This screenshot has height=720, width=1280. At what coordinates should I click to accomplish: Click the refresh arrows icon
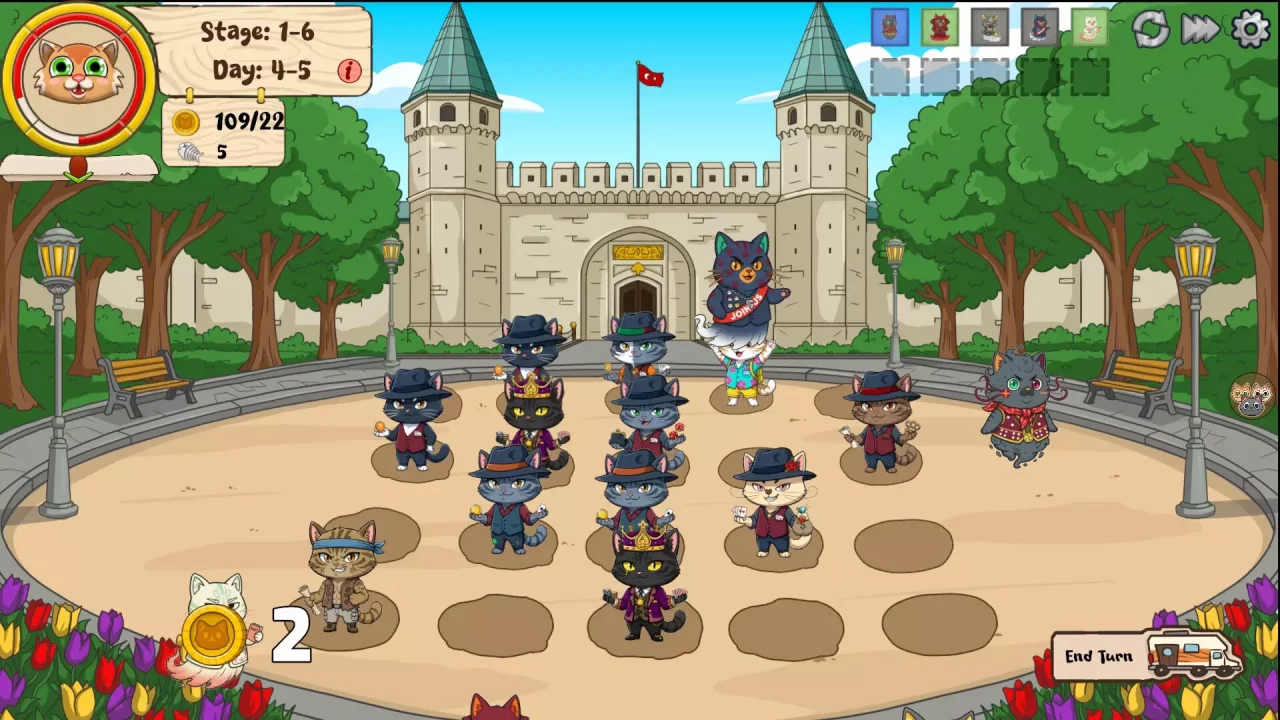point(1152,30)
